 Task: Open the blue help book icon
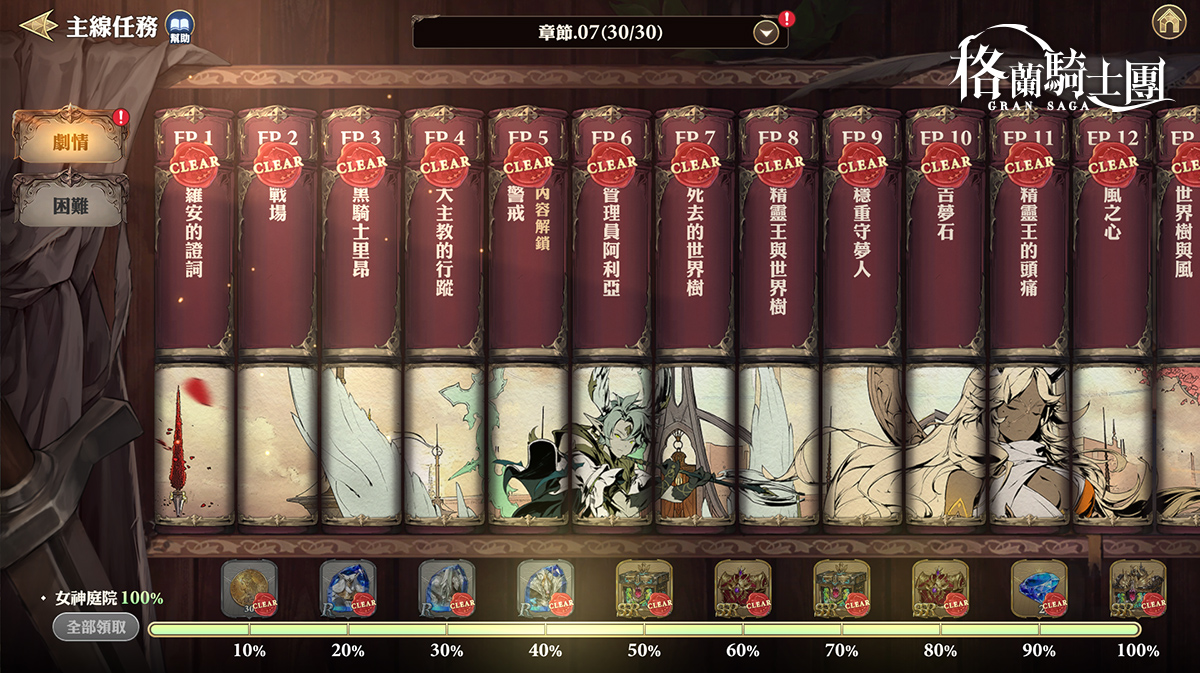[180, 27]
